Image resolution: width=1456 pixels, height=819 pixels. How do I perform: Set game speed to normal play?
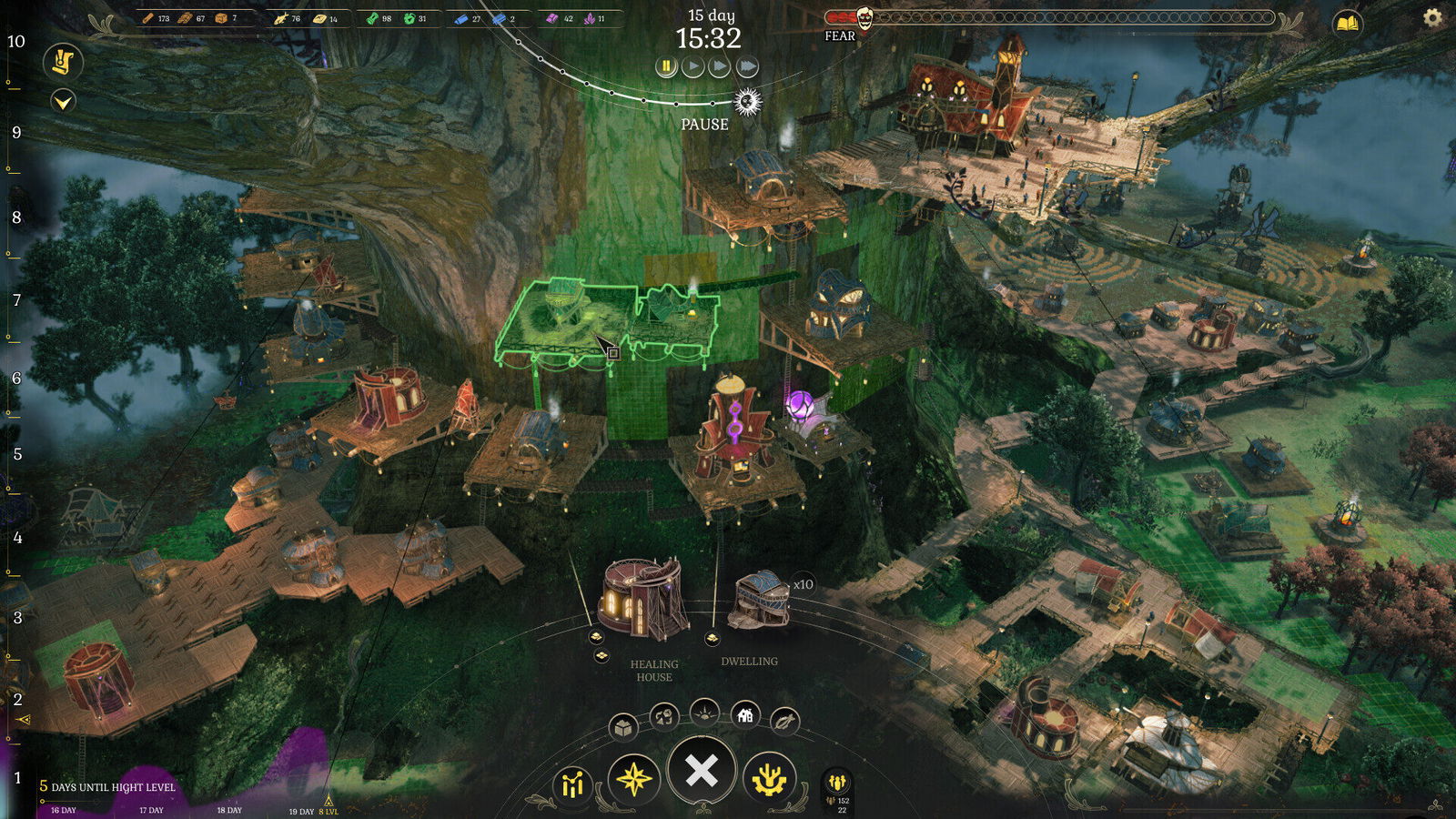click(x=693, y=66)
